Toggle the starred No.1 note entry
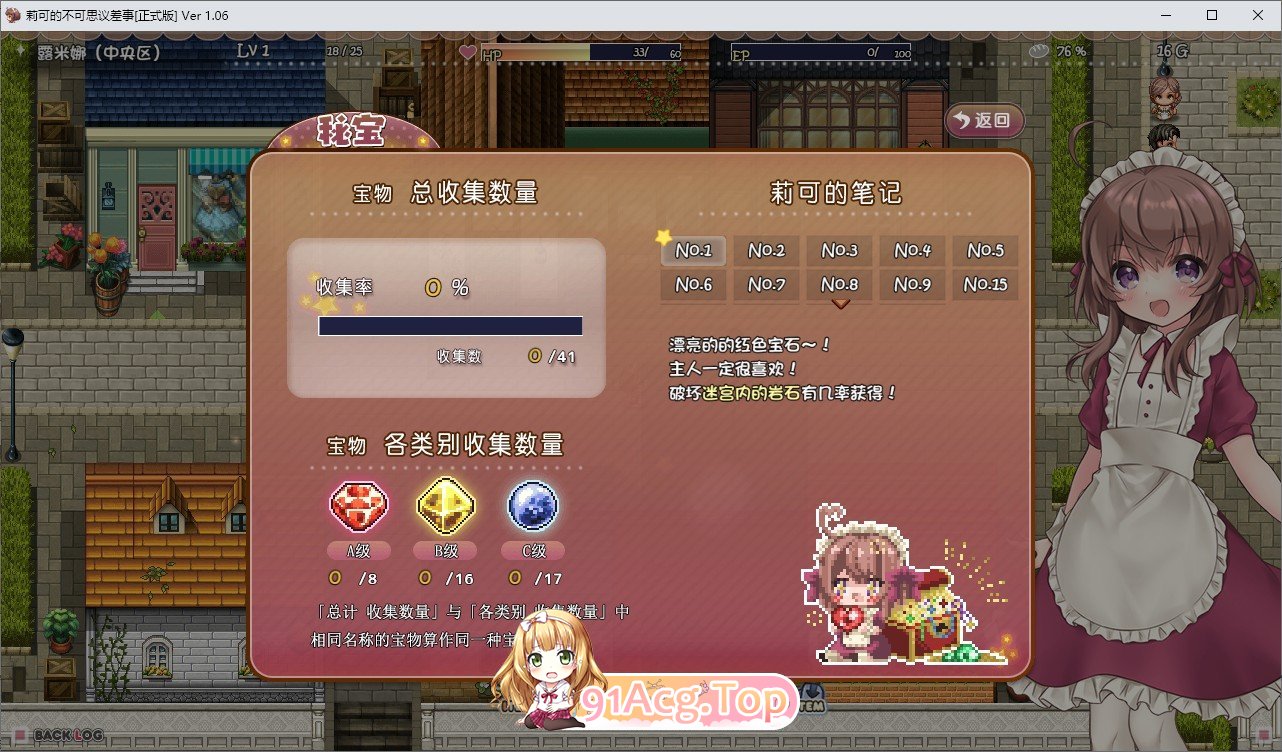This screenshot has height=752, width=1282. pos(693,250)
